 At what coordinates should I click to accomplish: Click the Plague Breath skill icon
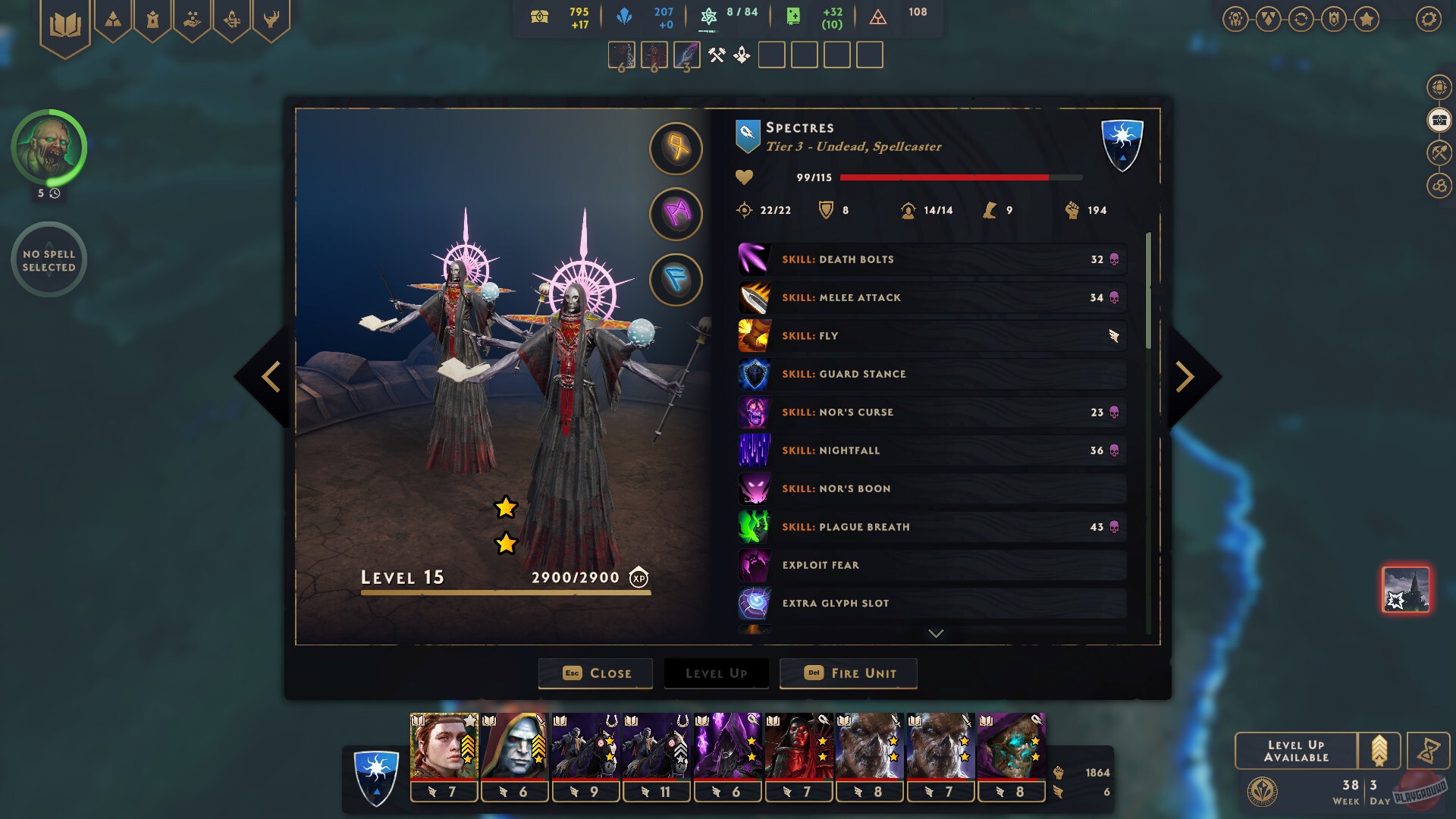point(754,526)
